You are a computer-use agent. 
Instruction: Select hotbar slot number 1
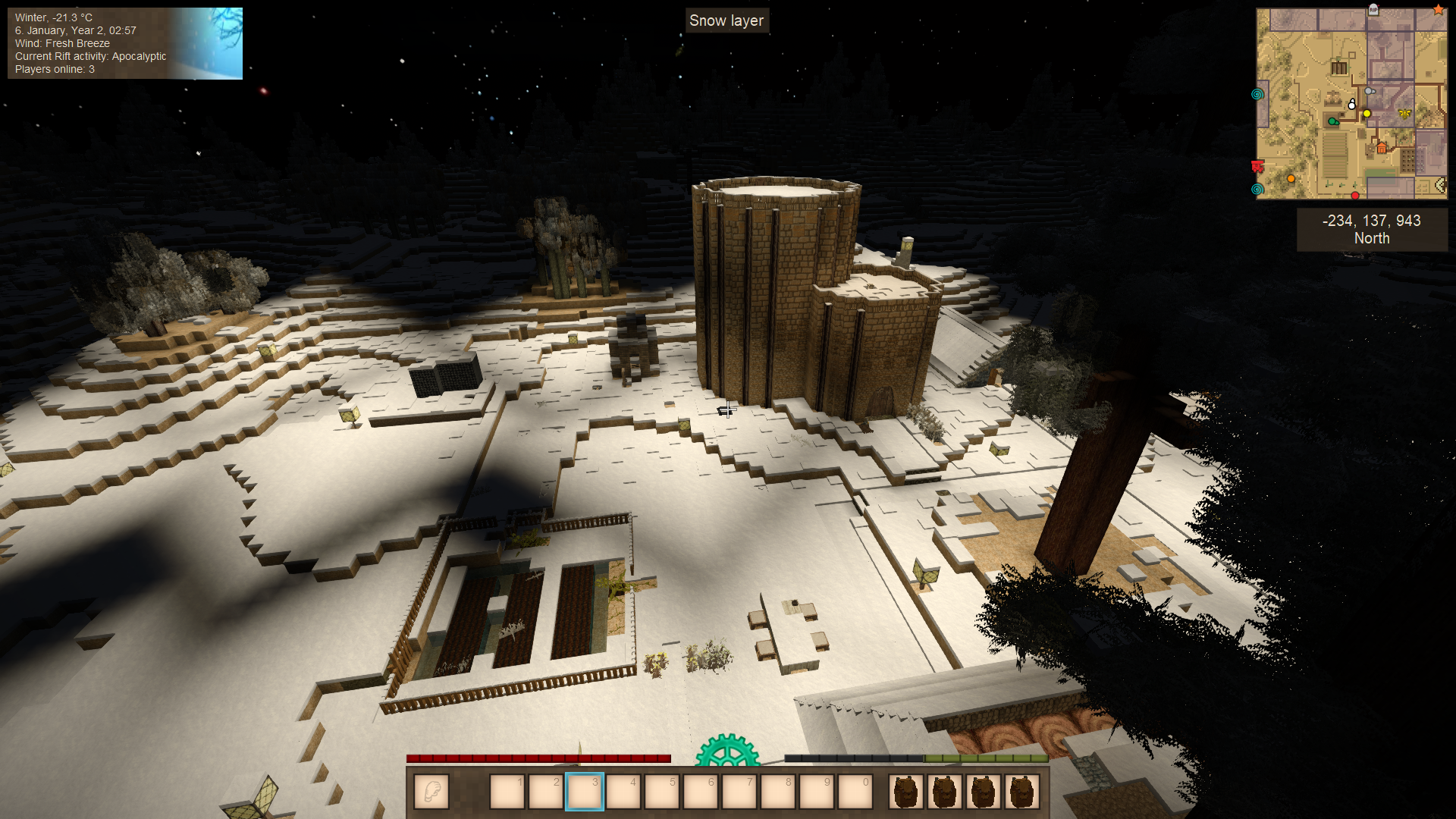point(507,792)
